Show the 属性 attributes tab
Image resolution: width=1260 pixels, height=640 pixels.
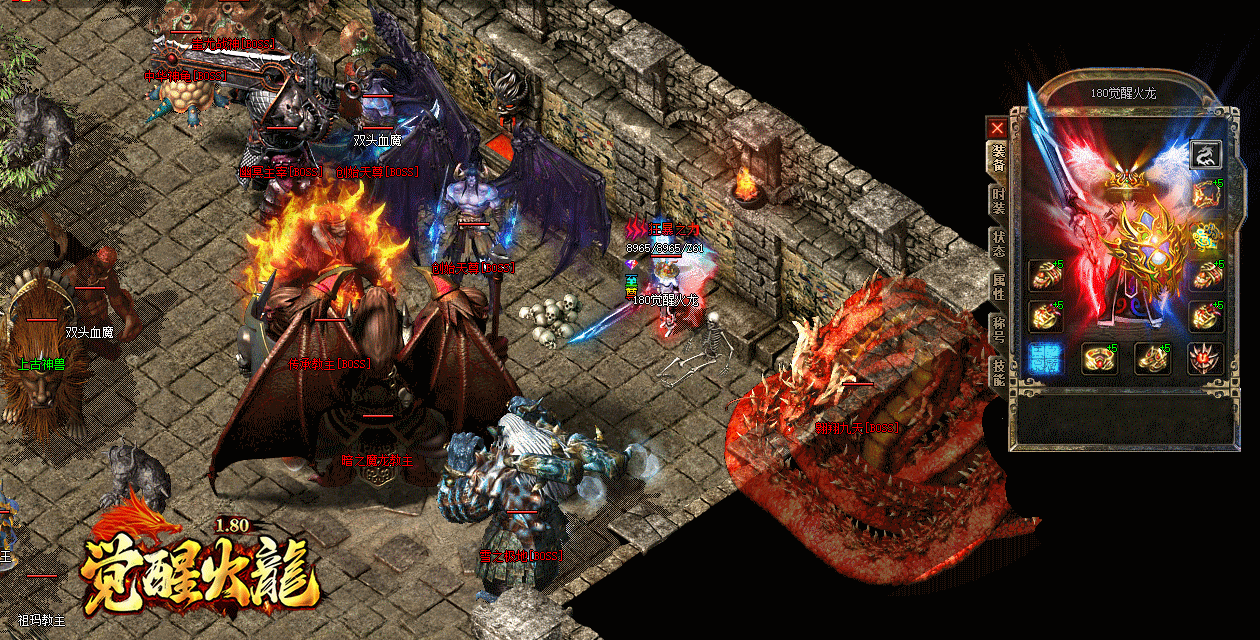click(998, 287)
